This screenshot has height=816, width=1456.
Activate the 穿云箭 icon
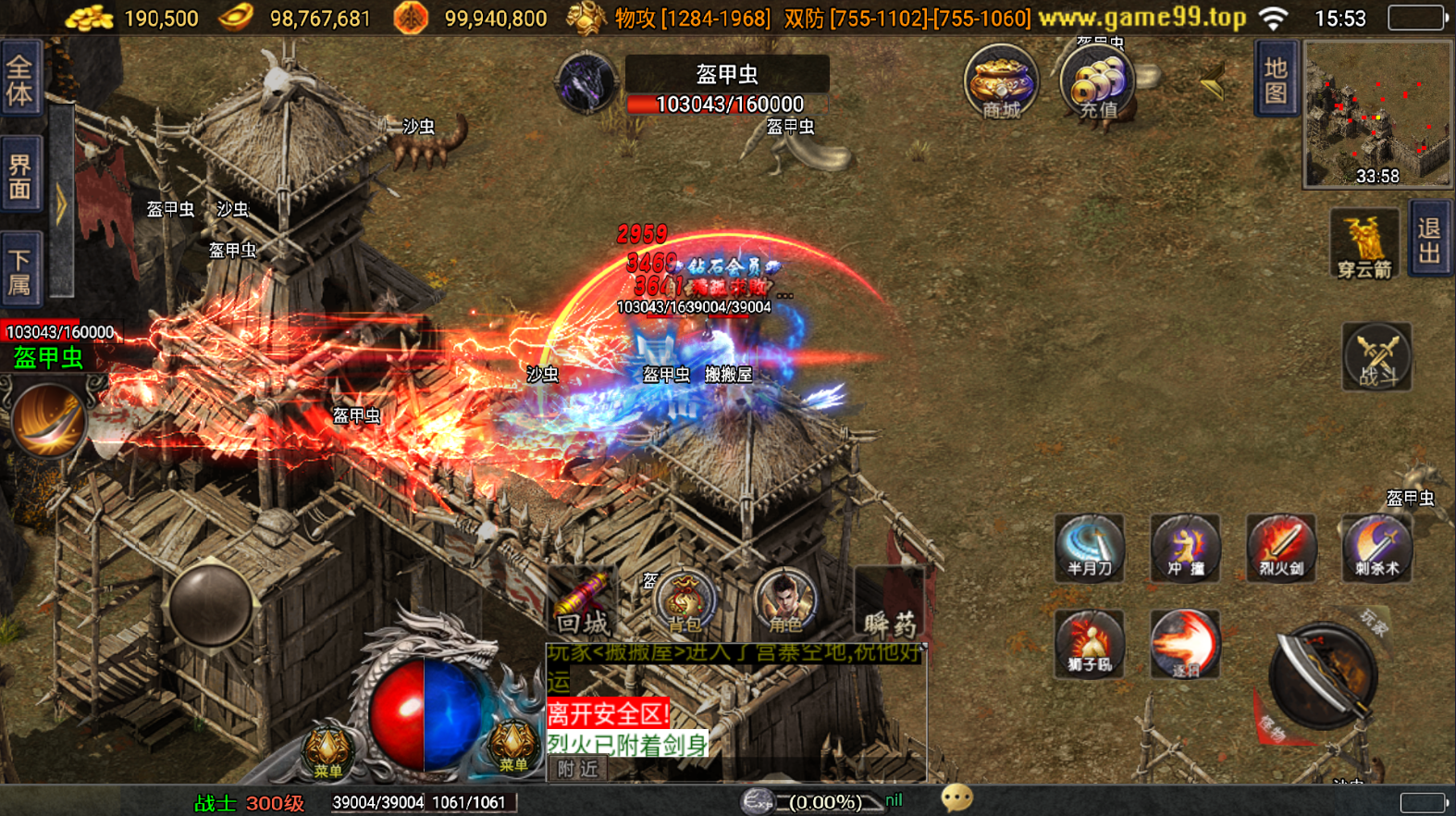pos(1364,244)
